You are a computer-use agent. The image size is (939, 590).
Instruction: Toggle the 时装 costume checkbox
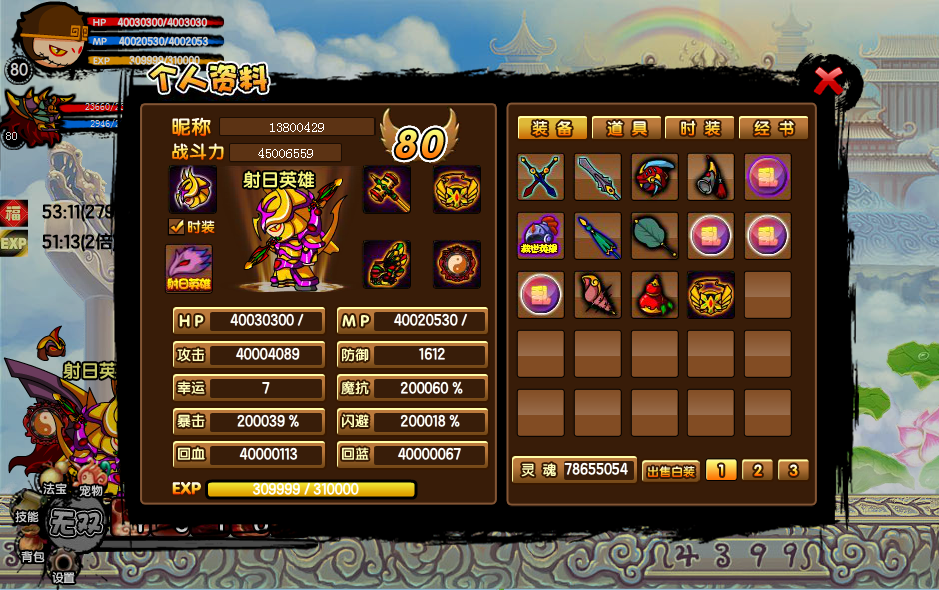coord(176,227)
